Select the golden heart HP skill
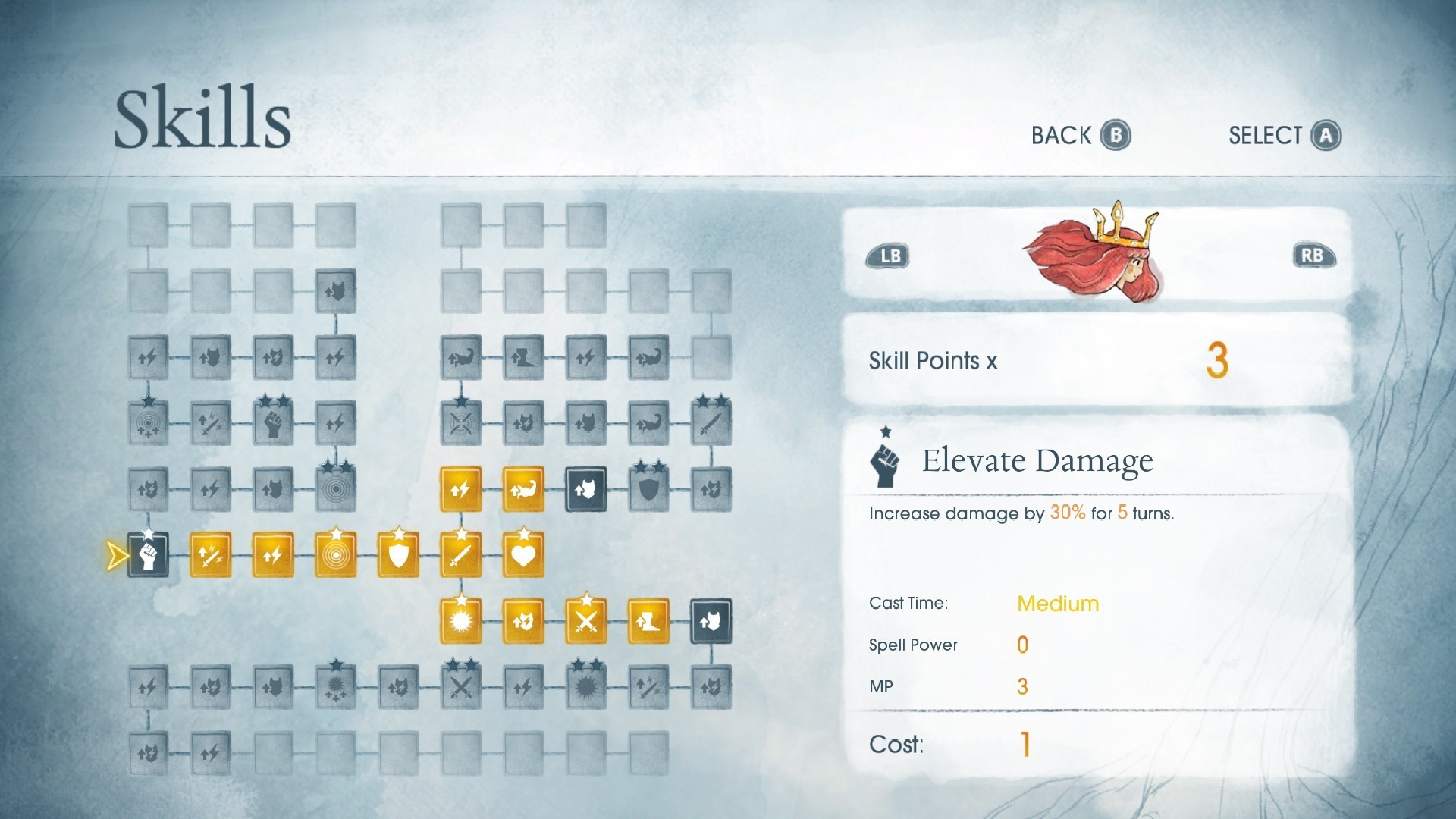The width and height of the screenshot is (1456, 819). (x=523, y=555)
